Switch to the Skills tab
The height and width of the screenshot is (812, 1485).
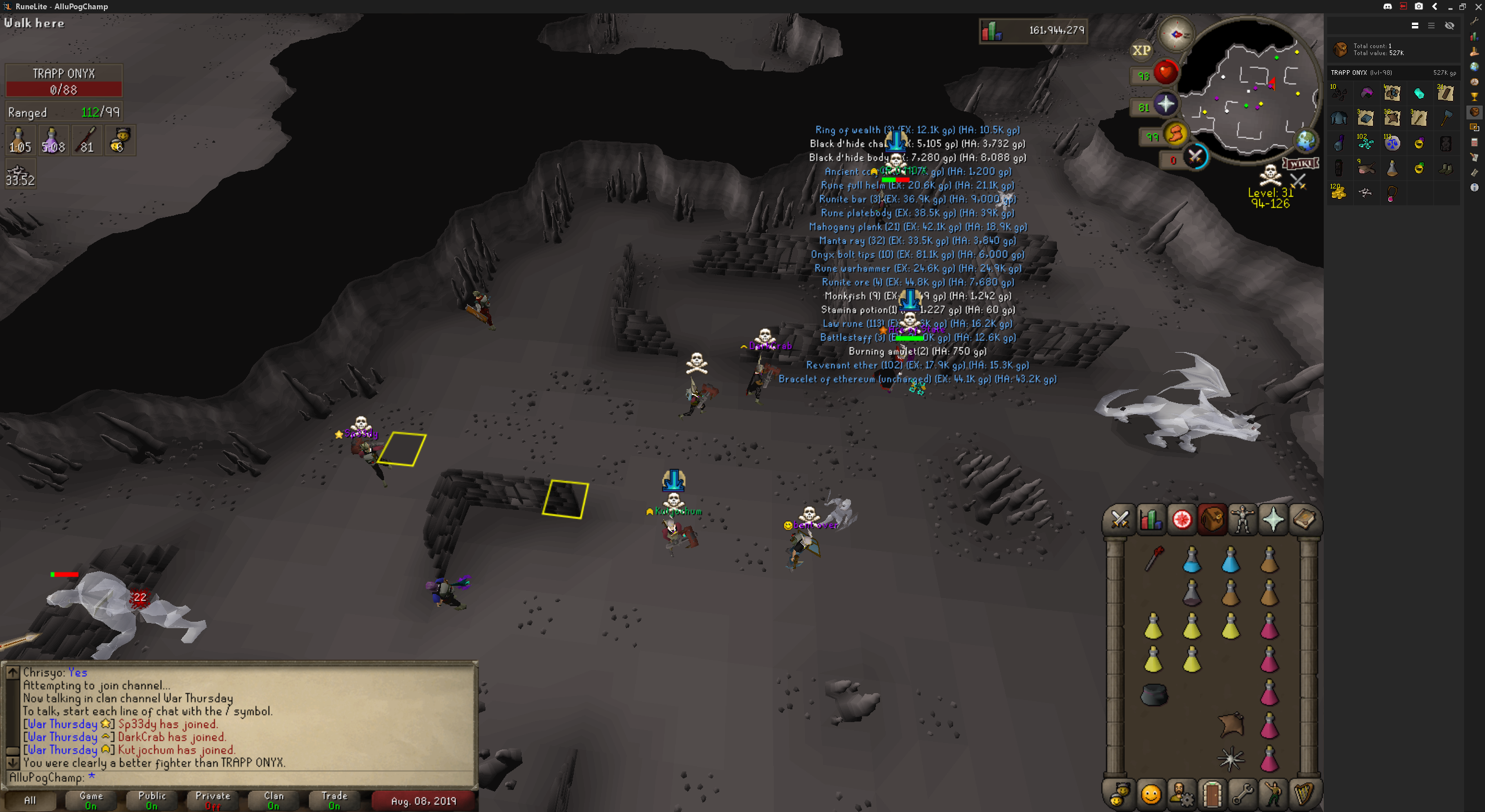[1150, 519]
